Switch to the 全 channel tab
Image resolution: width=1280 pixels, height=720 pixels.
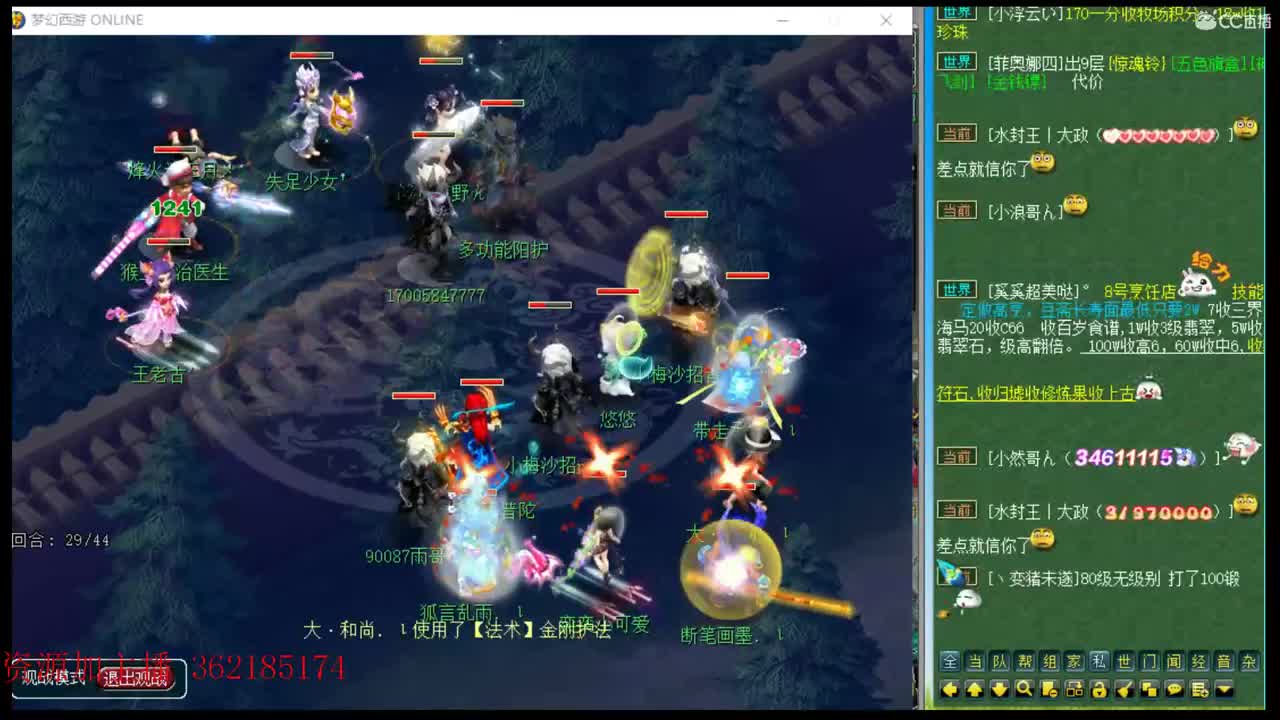[948, 661]
